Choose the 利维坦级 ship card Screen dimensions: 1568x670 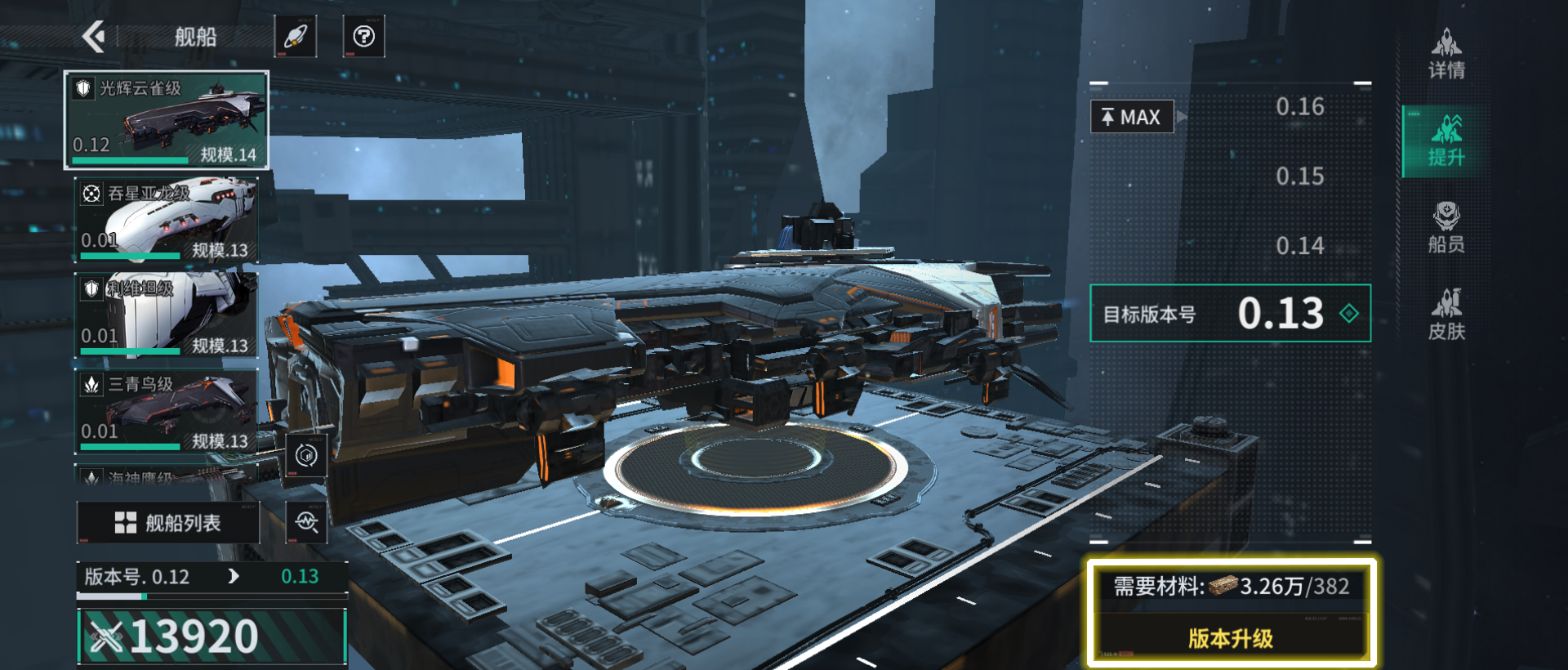coord(167,315)
